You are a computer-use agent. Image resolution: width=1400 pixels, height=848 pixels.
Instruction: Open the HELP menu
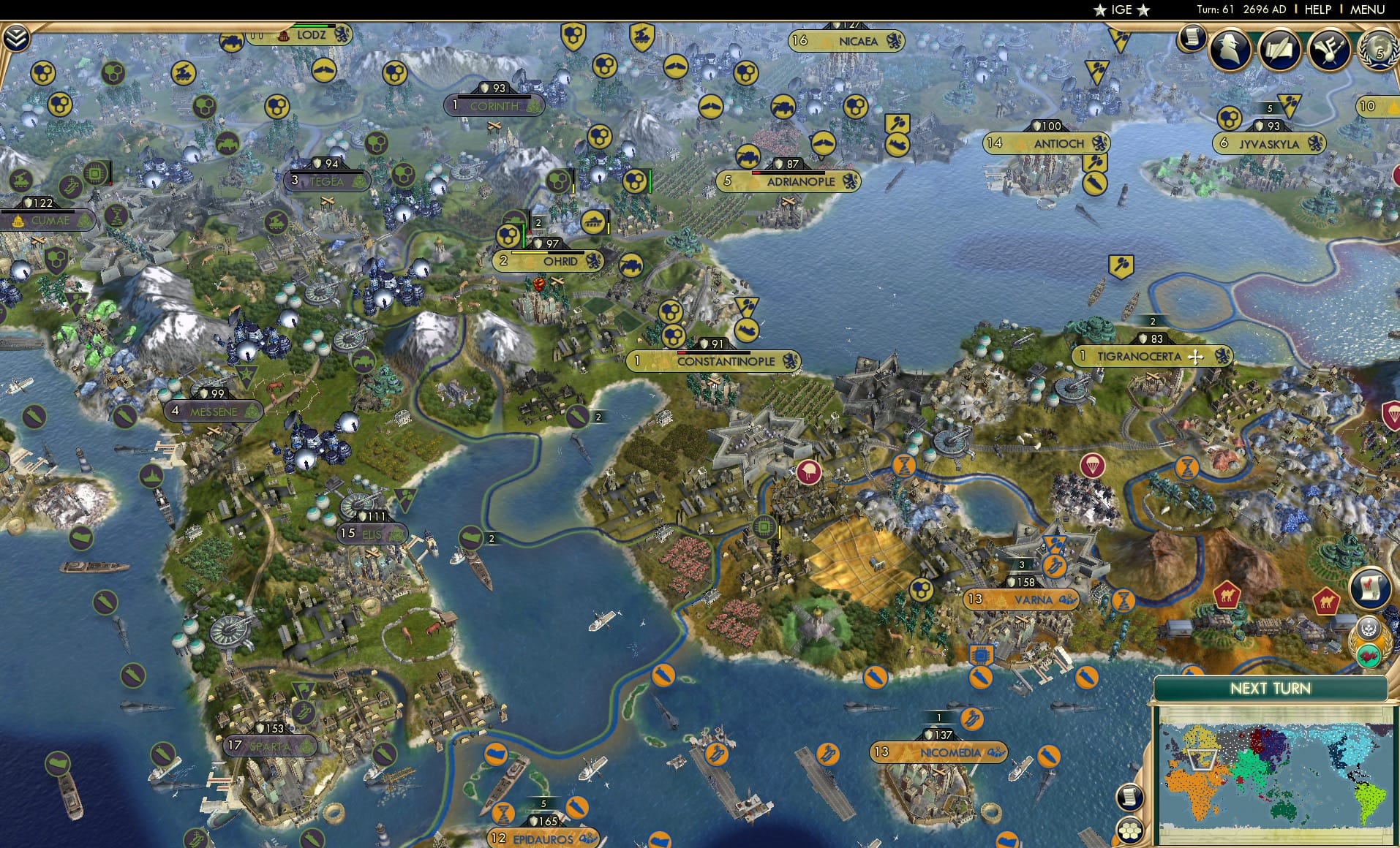[x=1320, y=10]
